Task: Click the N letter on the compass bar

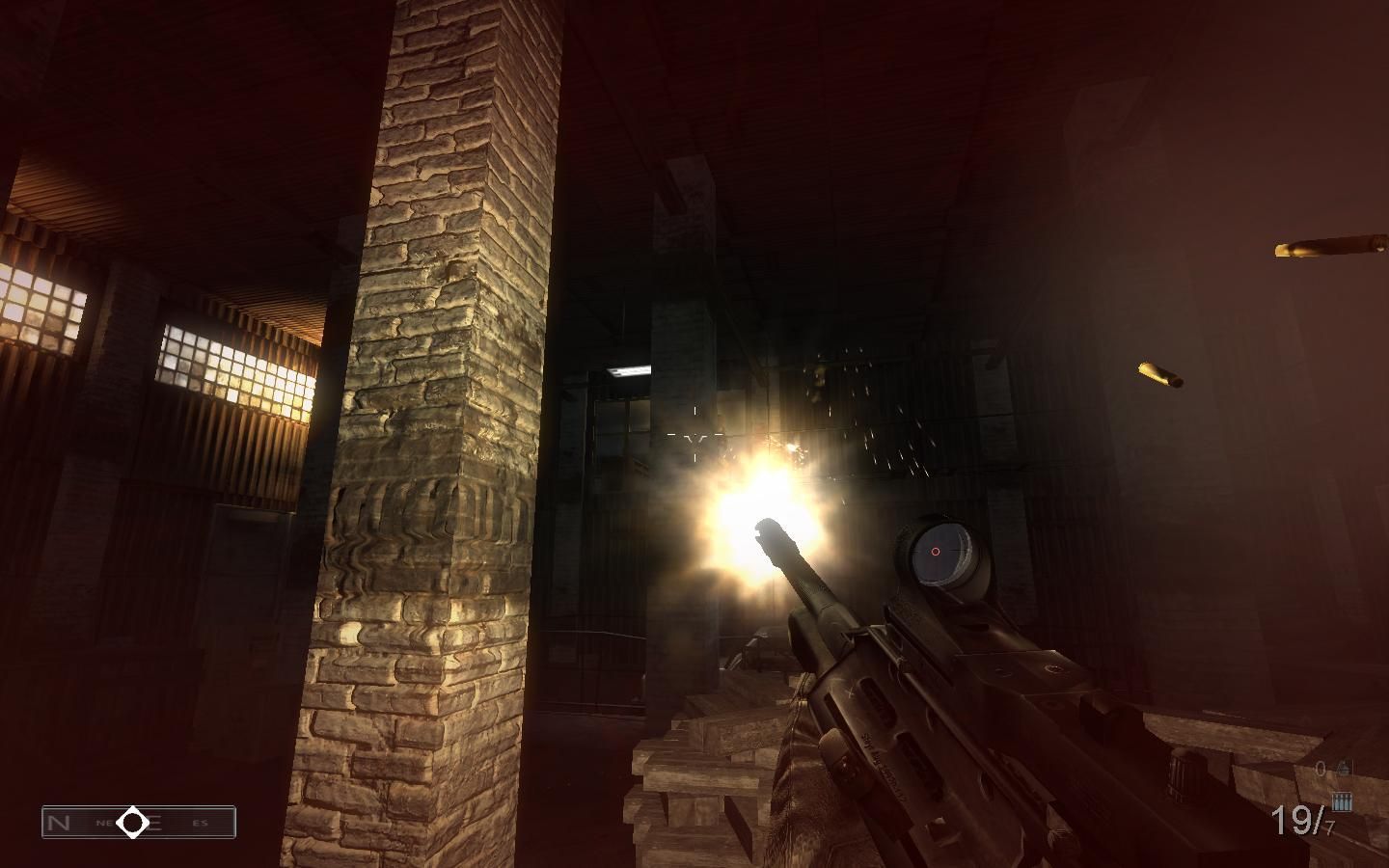Action: (58, 822)
